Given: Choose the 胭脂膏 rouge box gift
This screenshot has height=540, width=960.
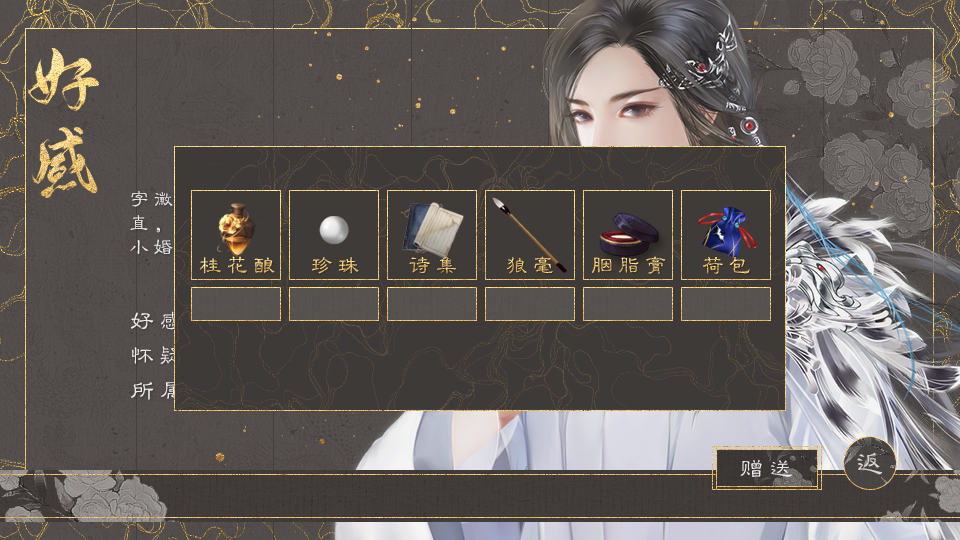Looking at the screenshot, I should click(x=628, y=234).
